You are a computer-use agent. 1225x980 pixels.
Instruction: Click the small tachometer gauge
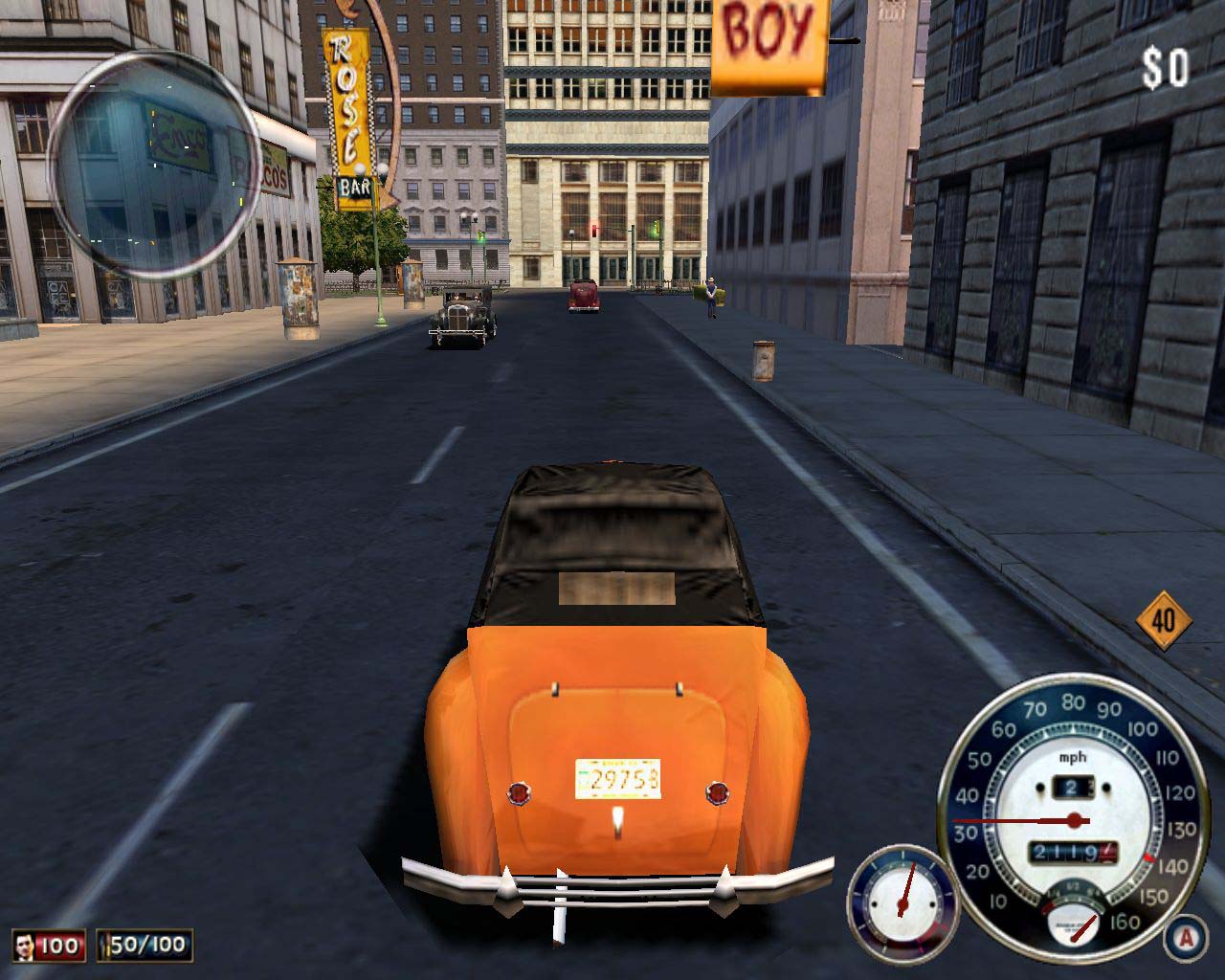tap(902, 896)
